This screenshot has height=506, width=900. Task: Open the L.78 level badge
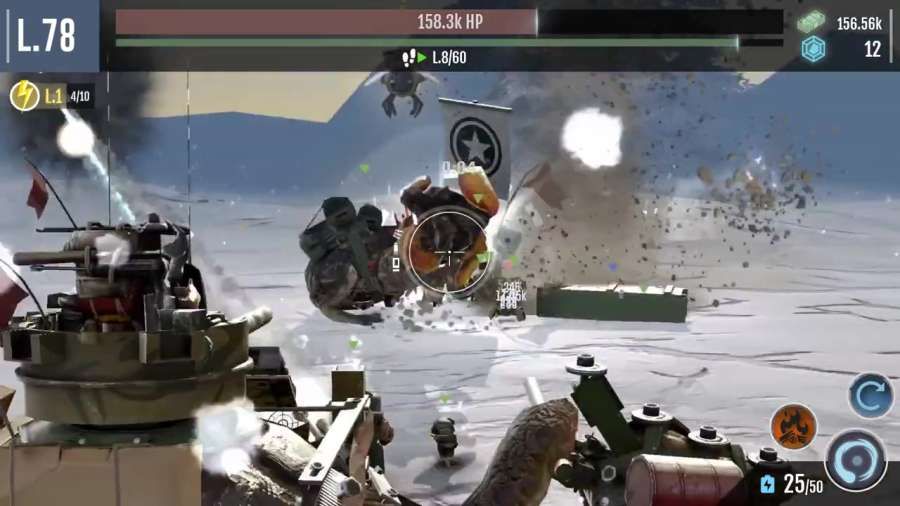point(47,35)
